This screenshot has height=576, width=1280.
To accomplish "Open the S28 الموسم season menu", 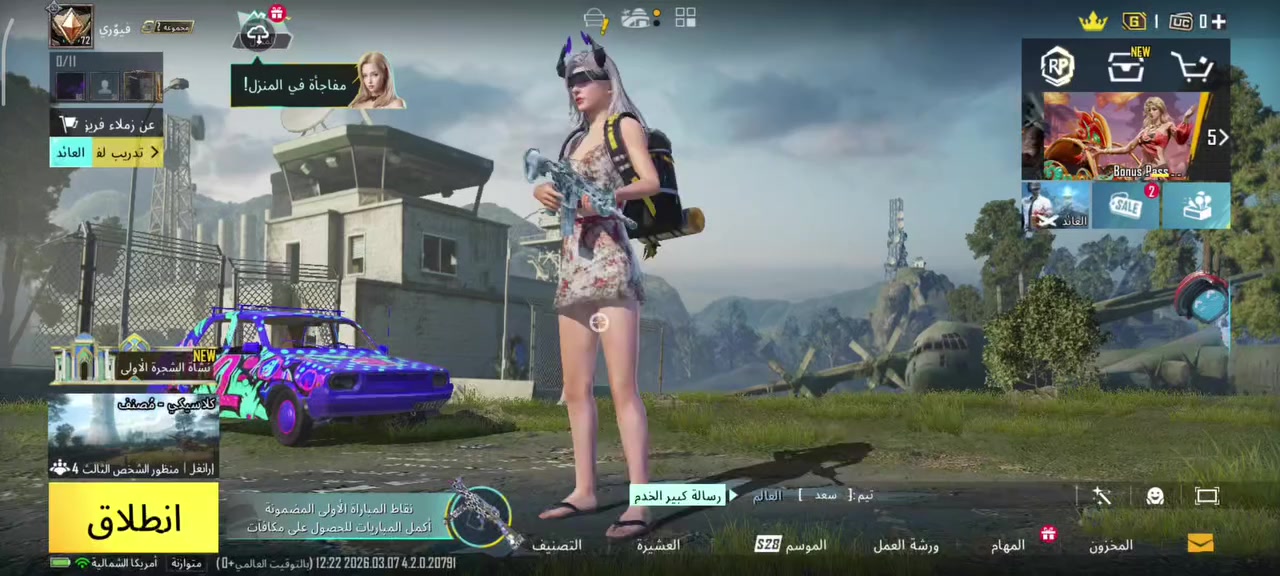I will click(x=790, y=545).
